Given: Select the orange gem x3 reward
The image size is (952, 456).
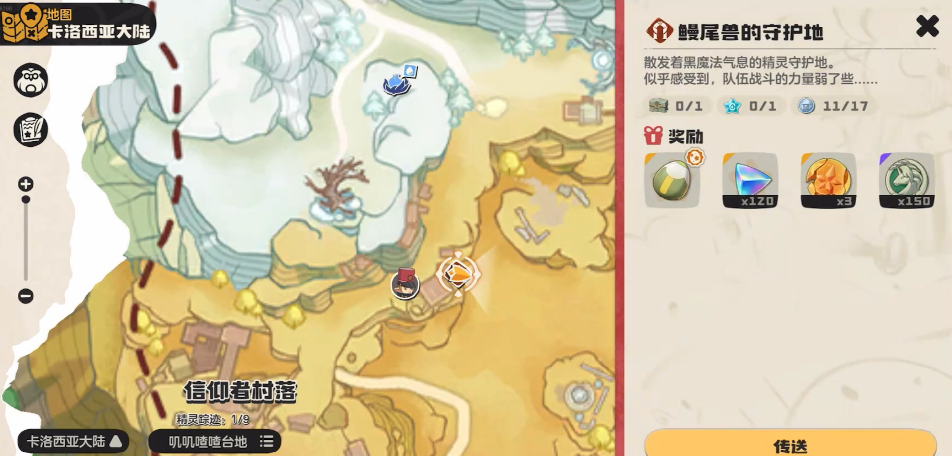Looking at the screenshot, I should [x=828, y=180].
